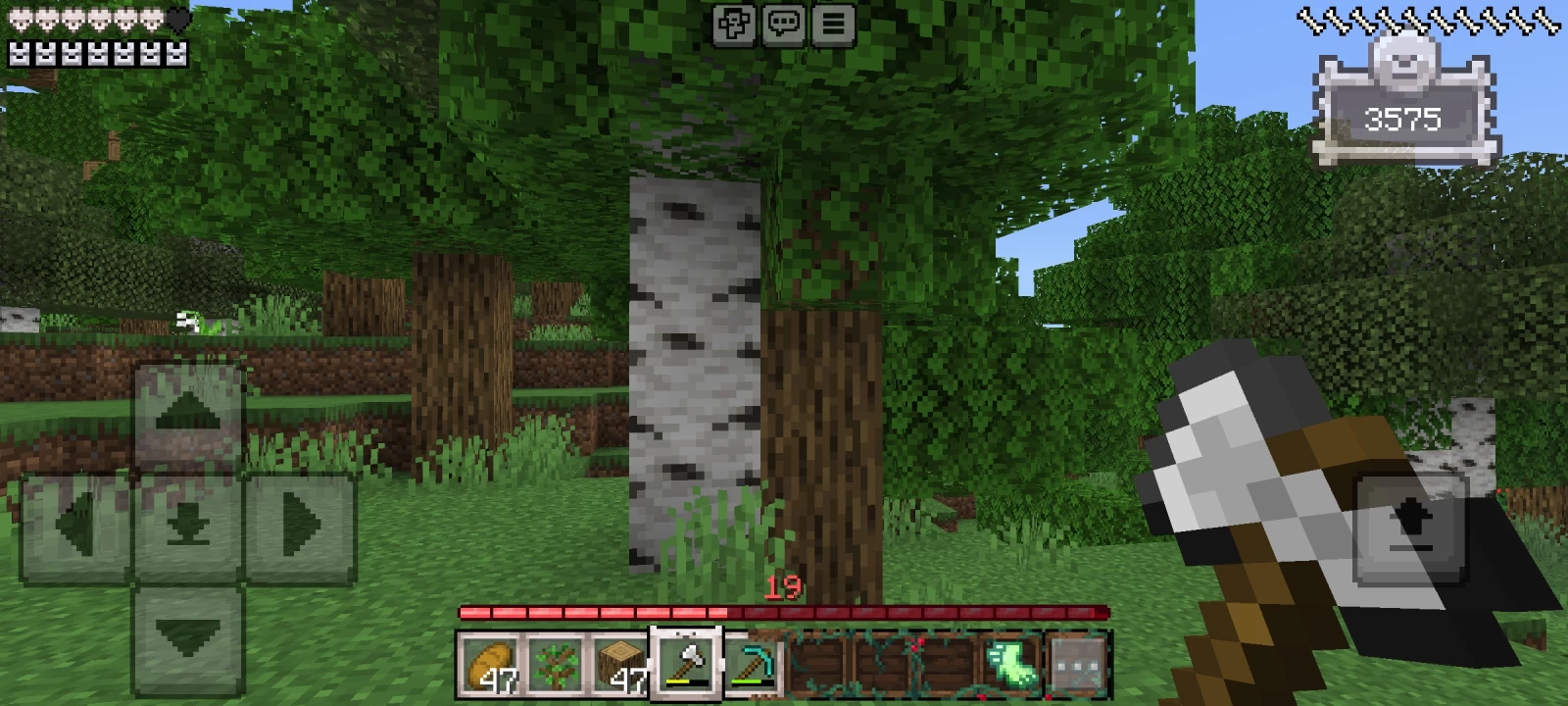Toggle sneak with the center D-pad button

click(188, 528)
